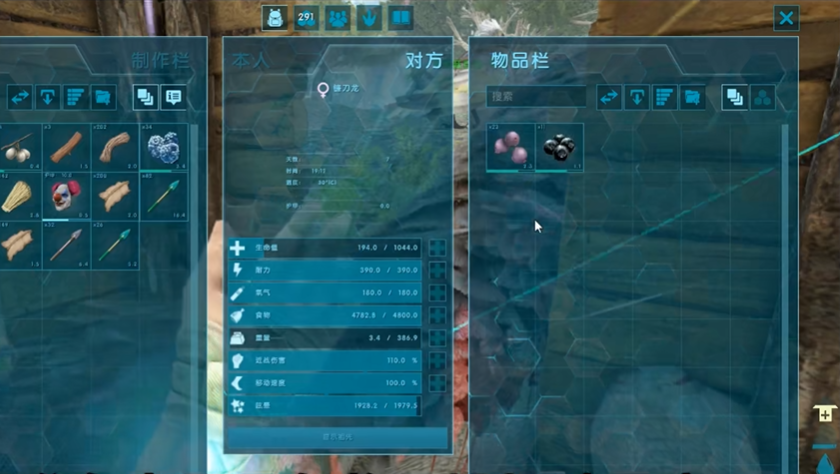Toggle the tooltip speech-bubble button in 制作栏 panel
840x474 pixels.
coord(174,97)
